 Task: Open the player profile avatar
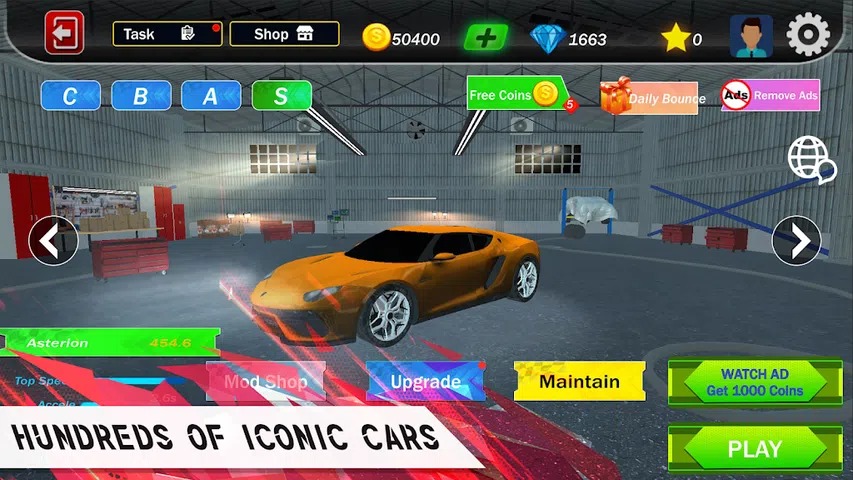coord(750,36)
